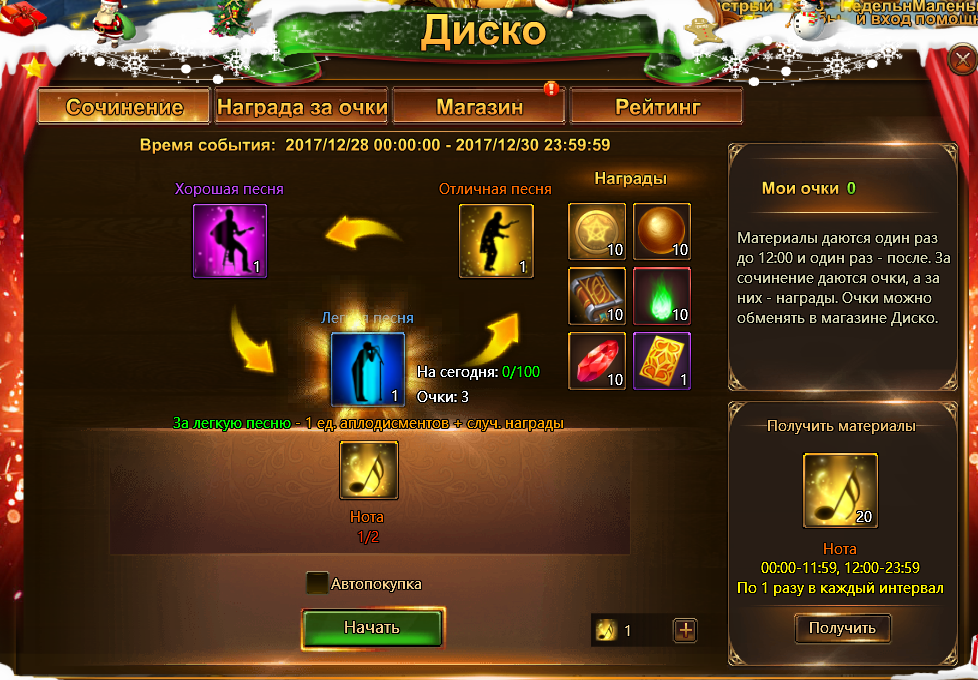Select the purple Хорошая песня icon

click(230, 240)
